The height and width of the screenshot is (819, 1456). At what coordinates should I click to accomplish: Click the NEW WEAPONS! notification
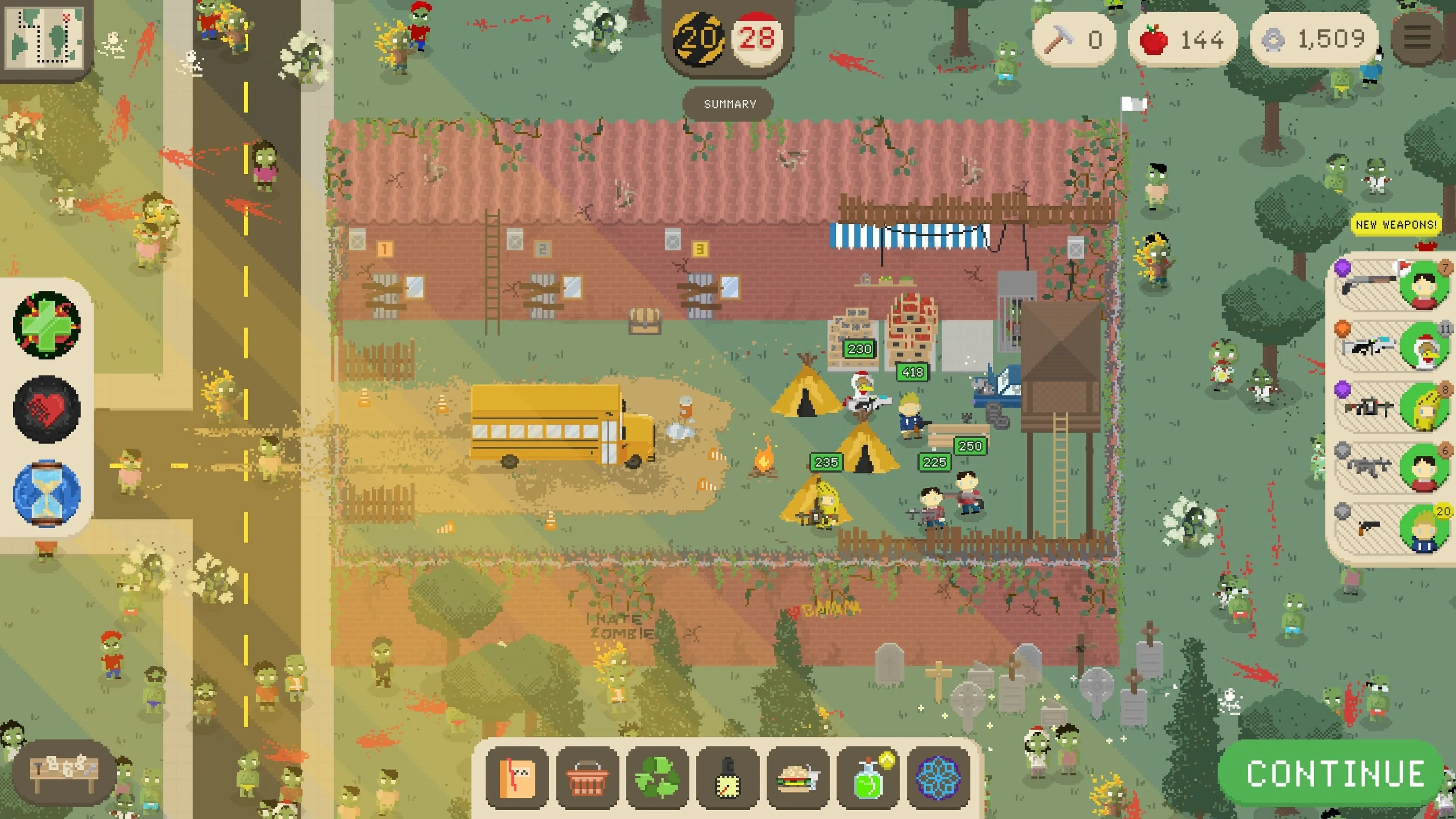(x=1395, y=224)
